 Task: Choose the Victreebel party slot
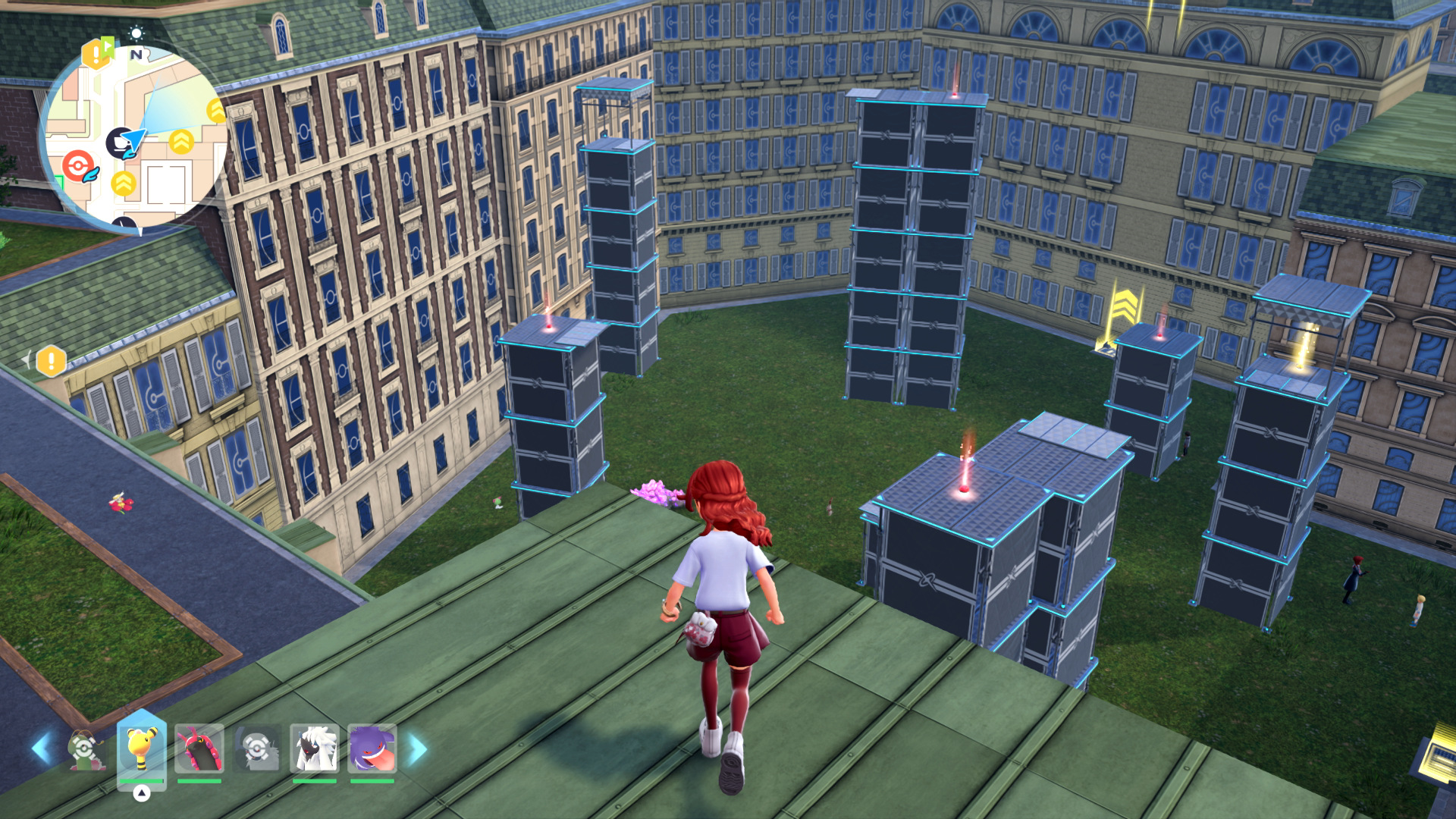[x=86, y=749]
